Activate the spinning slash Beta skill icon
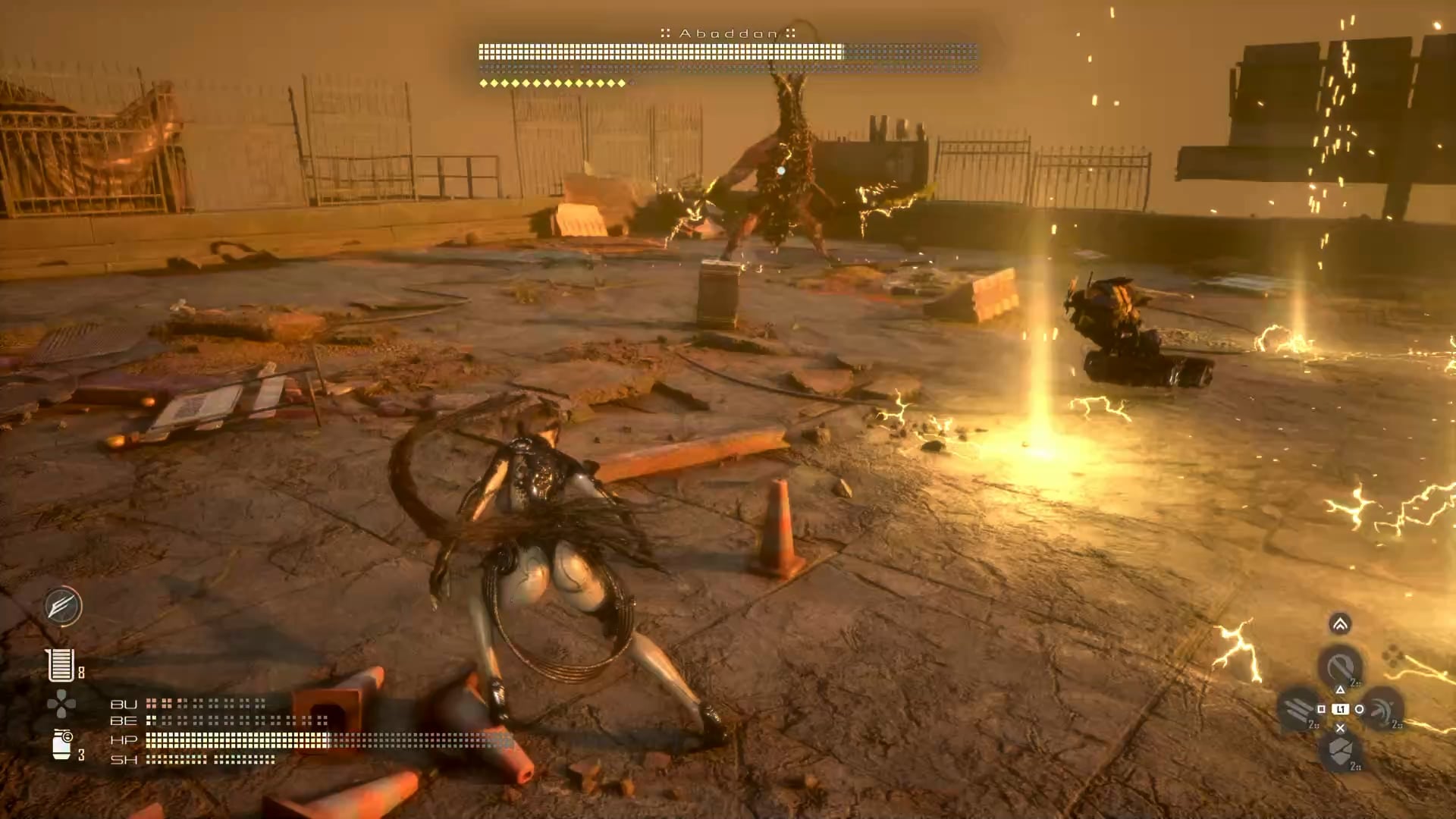Viewport: 1456px width, 819px height. tap(1382, 710)
